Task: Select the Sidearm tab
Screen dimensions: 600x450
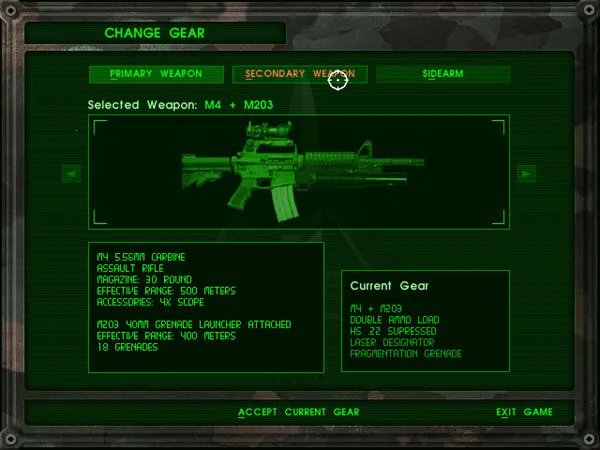Action: coord(442,74)
